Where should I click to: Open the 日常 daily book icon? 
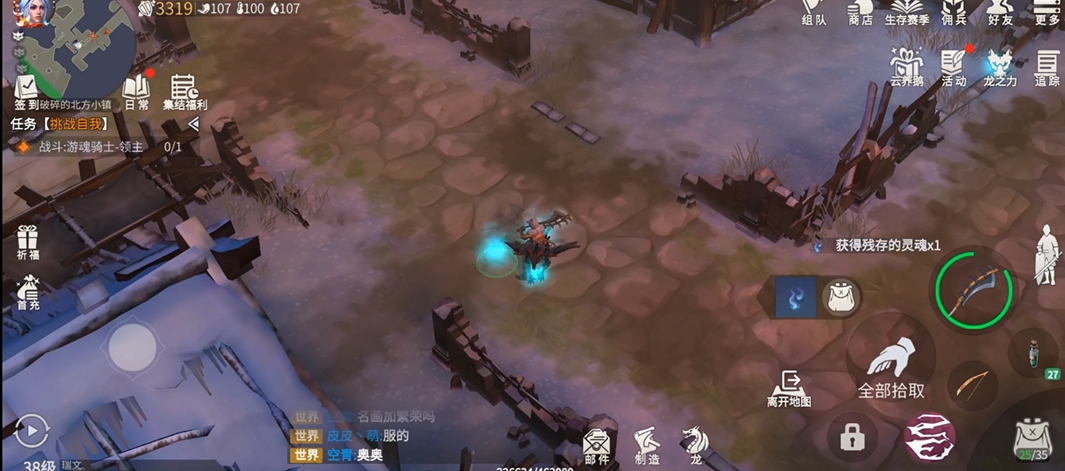[x=136, y=90]
